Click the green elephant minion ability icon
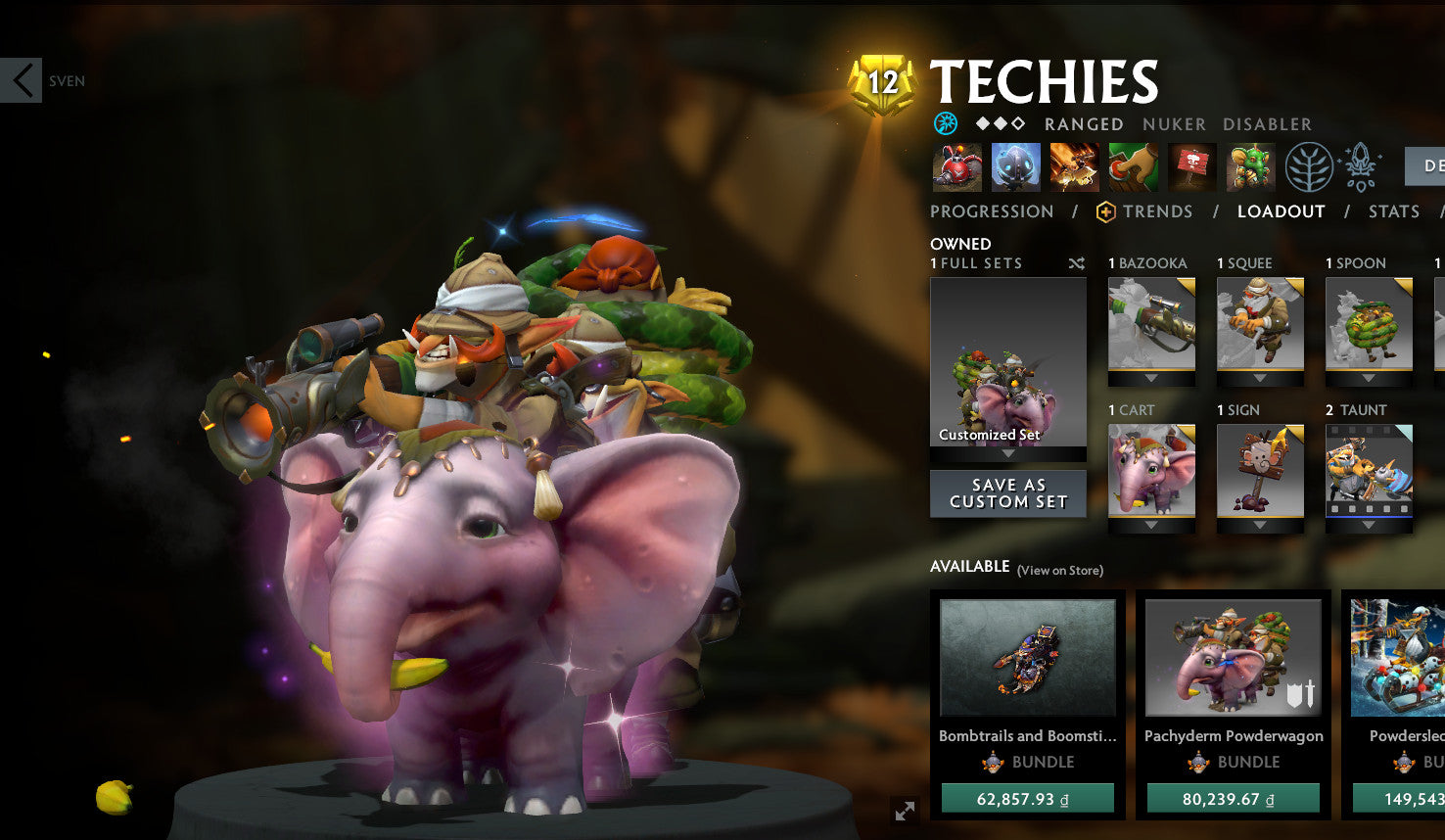This screenshot has width=1445, height=840. pyautogui.click(x=1250, y=166)
